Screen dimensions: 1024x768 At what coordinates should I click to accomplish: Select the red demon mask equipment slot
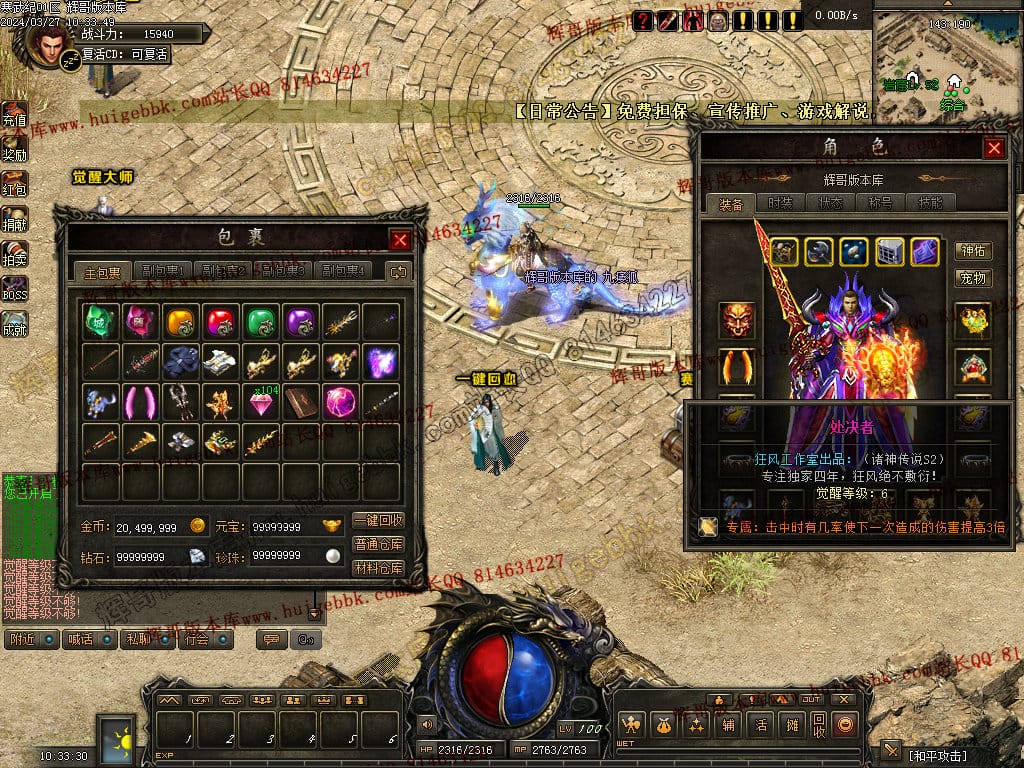[x=736, y=320]
